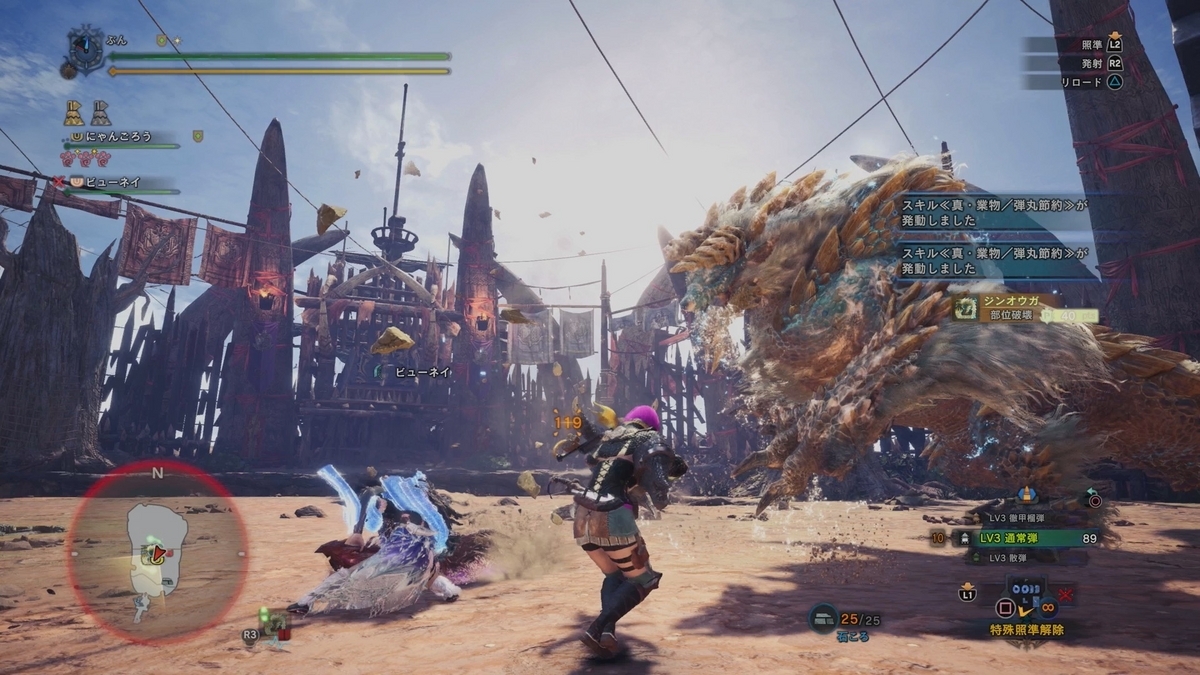
Task: Click the gray defense-up buff icon
Action: pos(102,112)
